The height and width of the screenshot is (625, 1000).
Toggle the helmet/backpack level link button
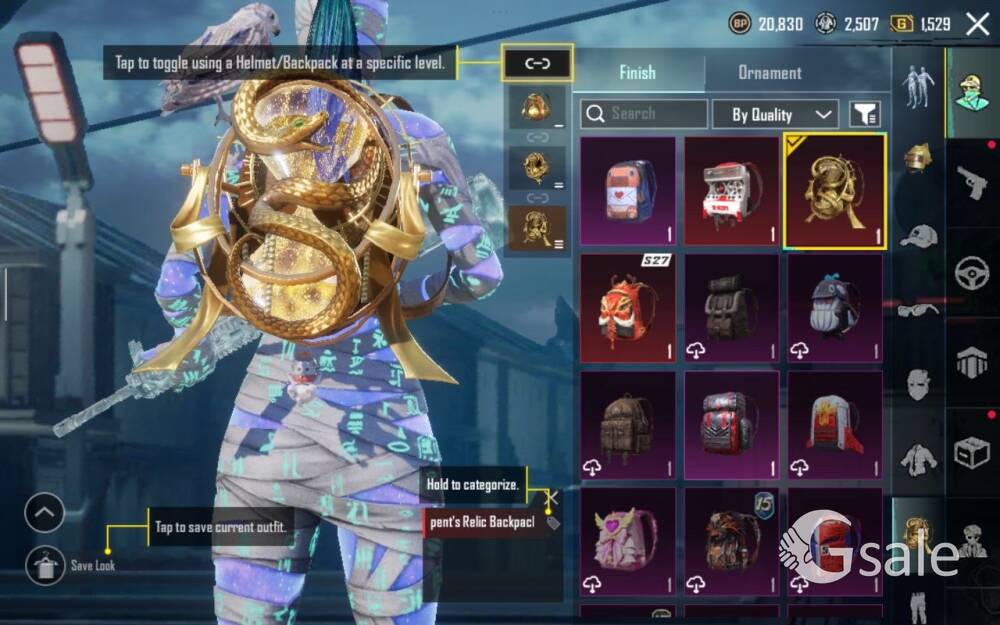537,64
